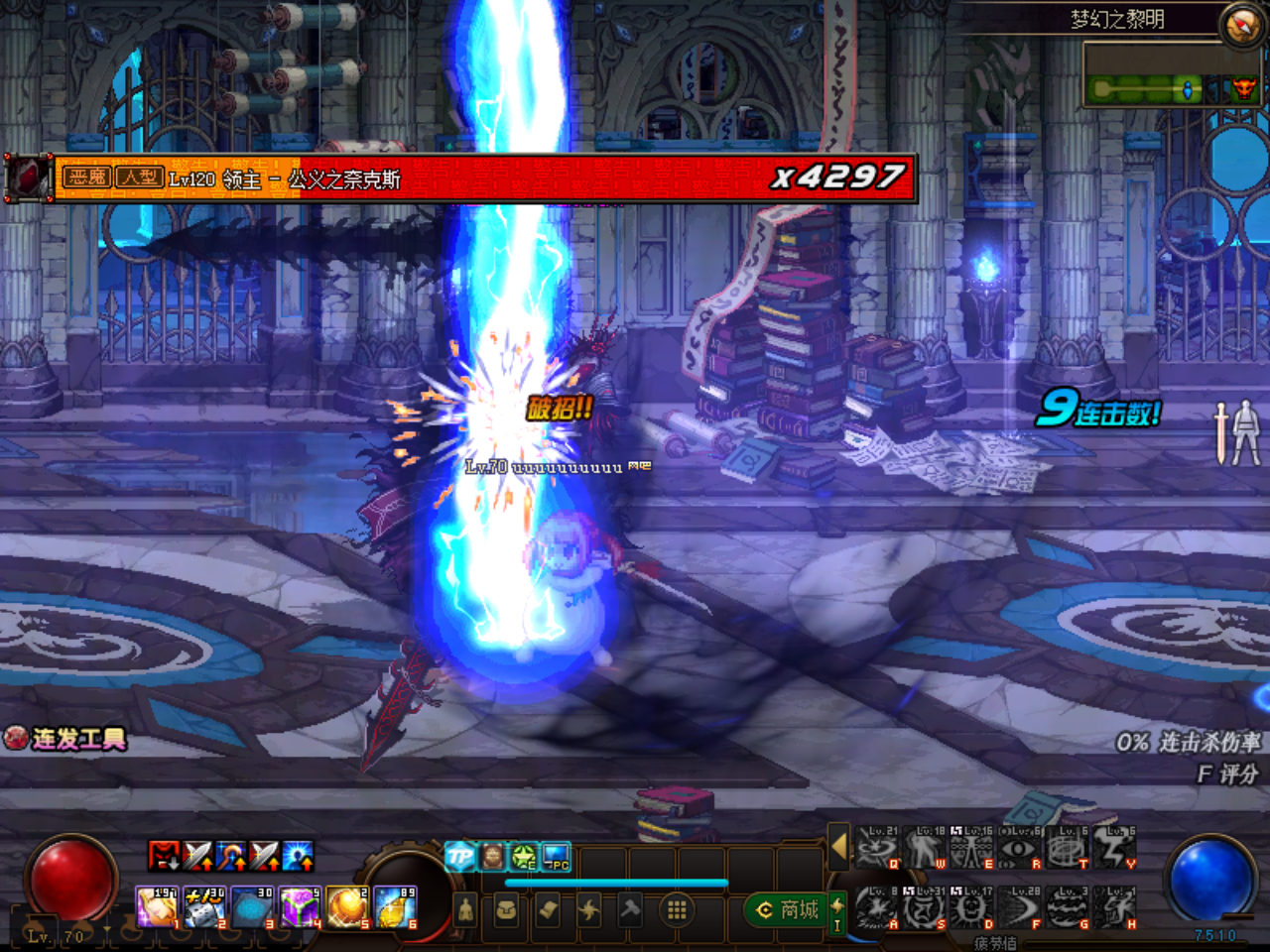1270x952 pixels.
Task: Open the 连发工具 rapid-fire tool
Action: tap(65, 739)
